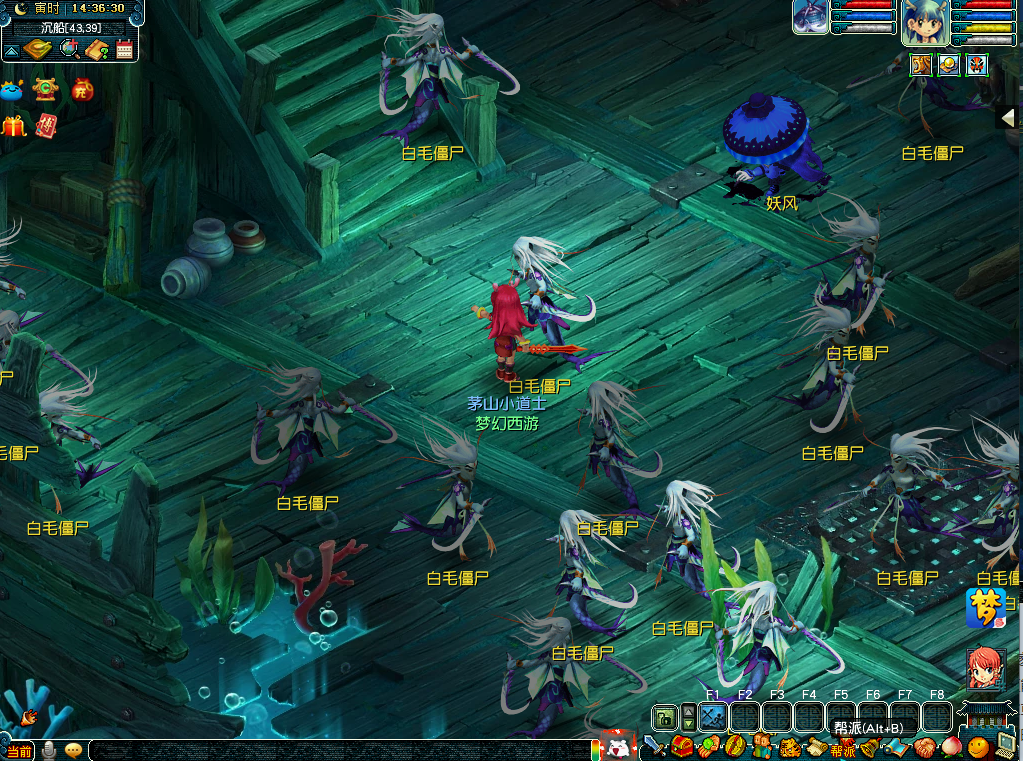The height and width of the screenshot is (761, 1023).
Task: Click the red recharge money bag icon
Action: [82, 91]
